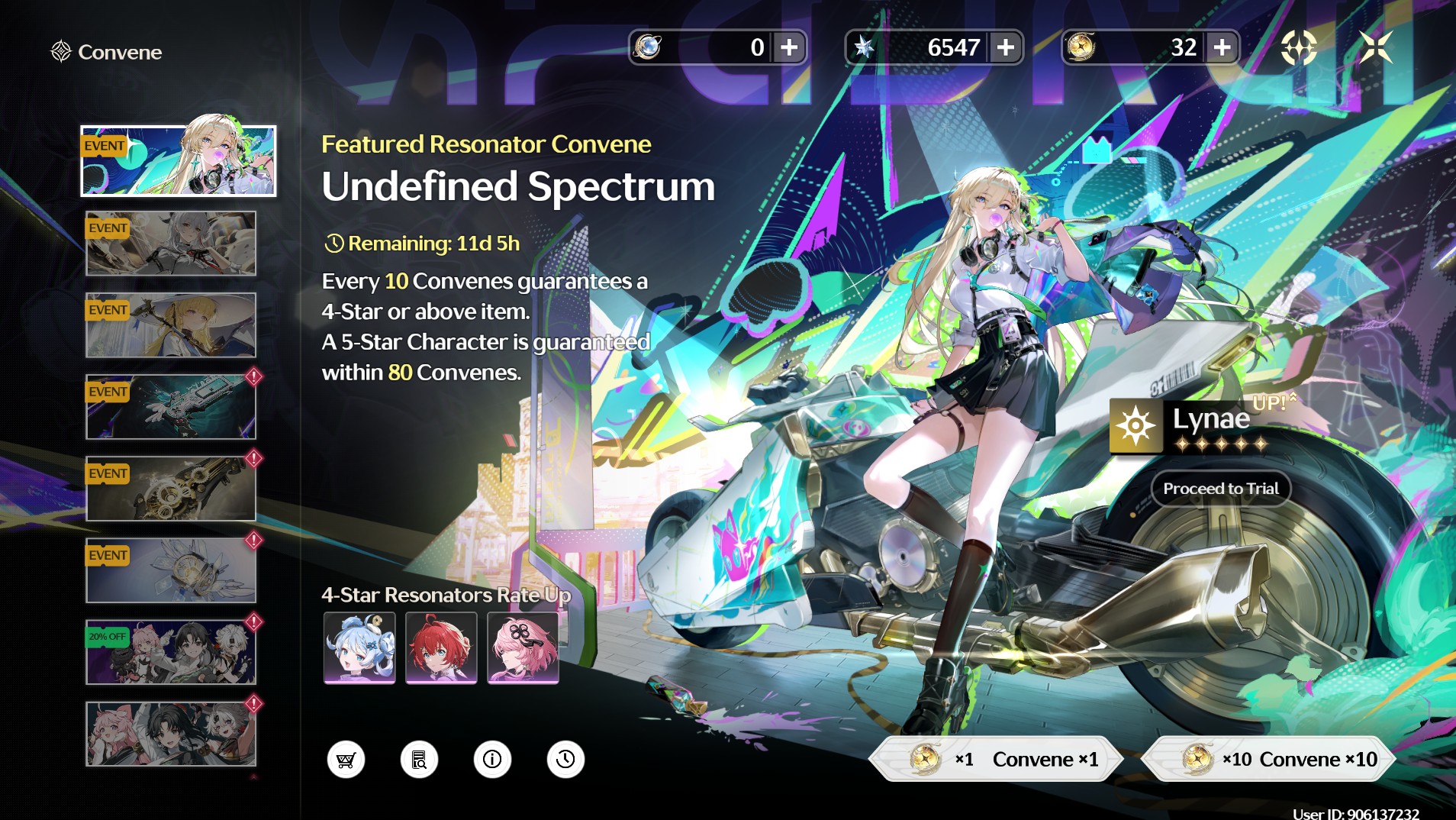
Task: Close the Convene screen
Action: 1376,47
